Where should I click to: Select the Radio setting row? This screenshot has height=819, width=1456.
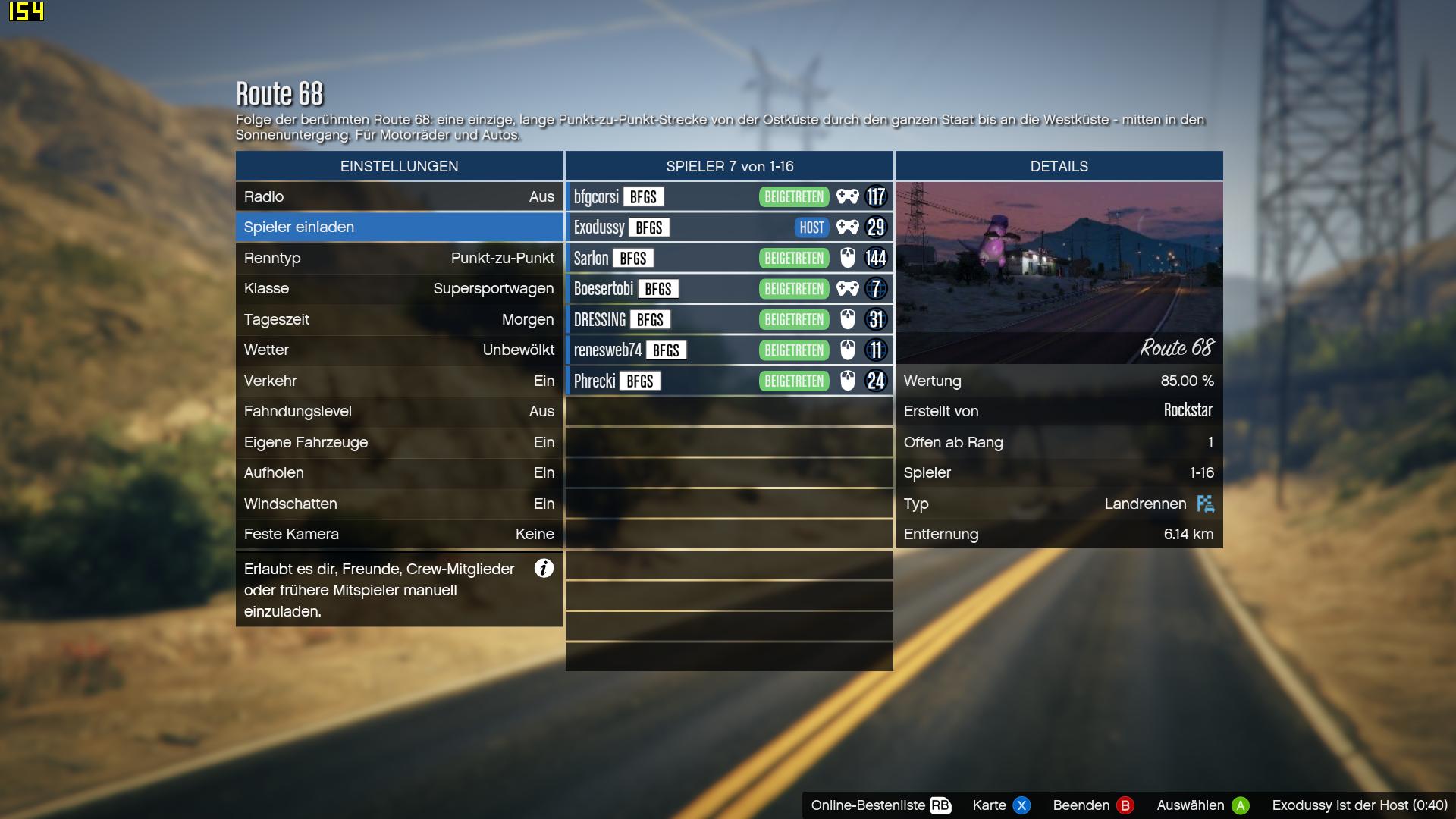click(x=399, y=196)
